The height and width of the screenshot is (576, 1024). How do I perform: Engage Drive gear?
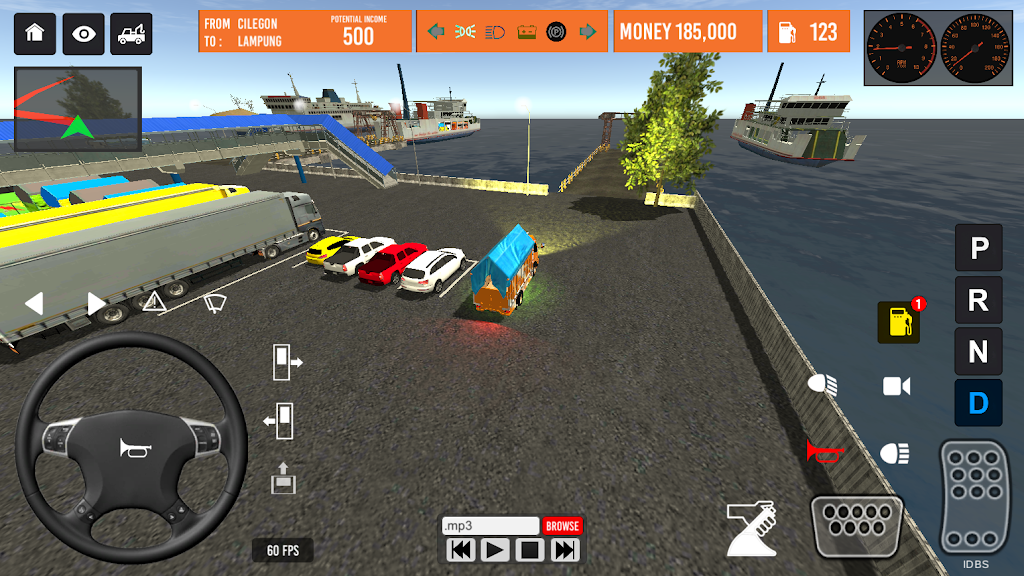click(x=978, y=403)
